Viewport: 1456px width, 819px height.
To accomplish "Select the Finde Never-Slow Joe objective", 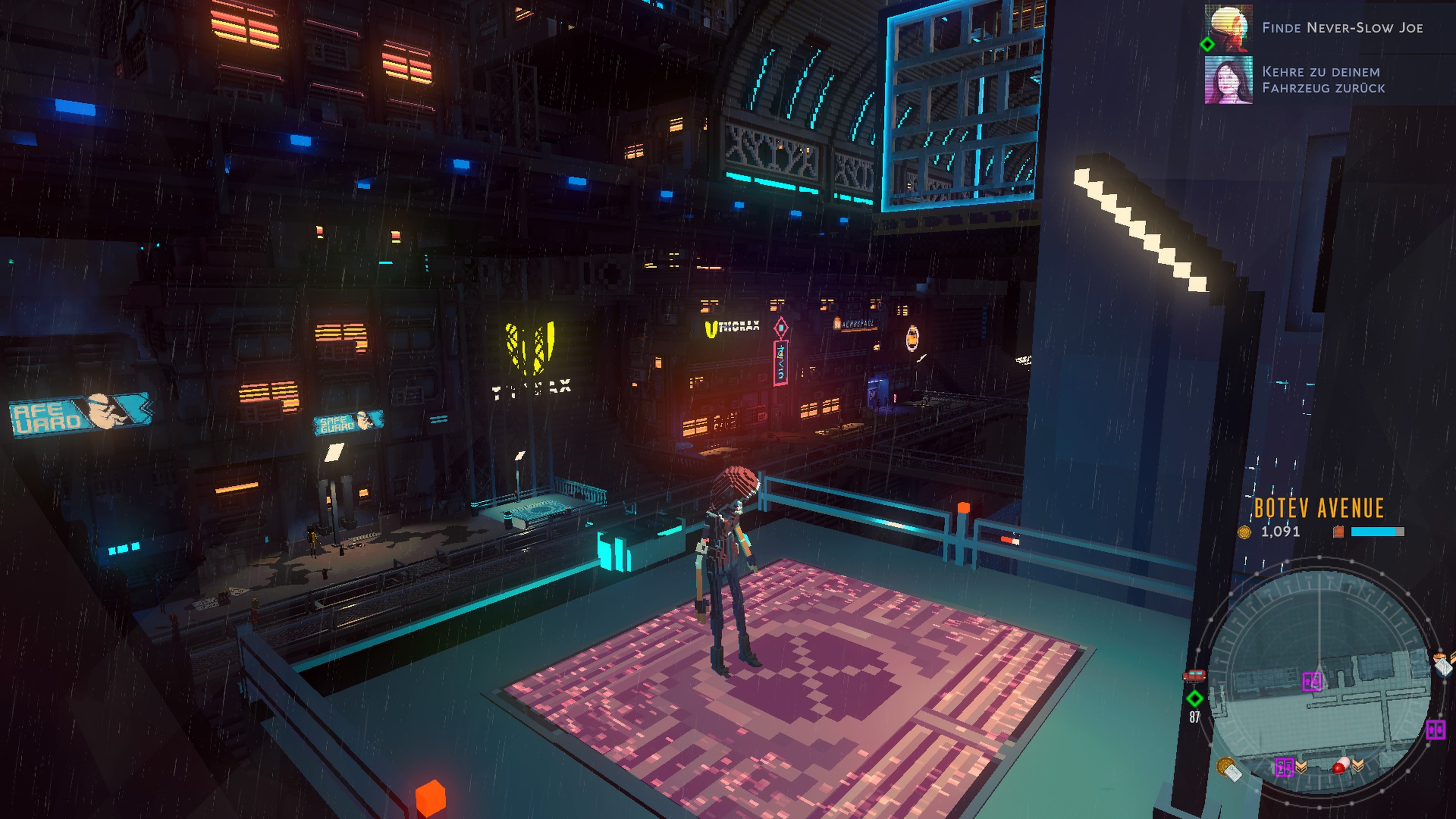I will click(x=1342, y=28).
